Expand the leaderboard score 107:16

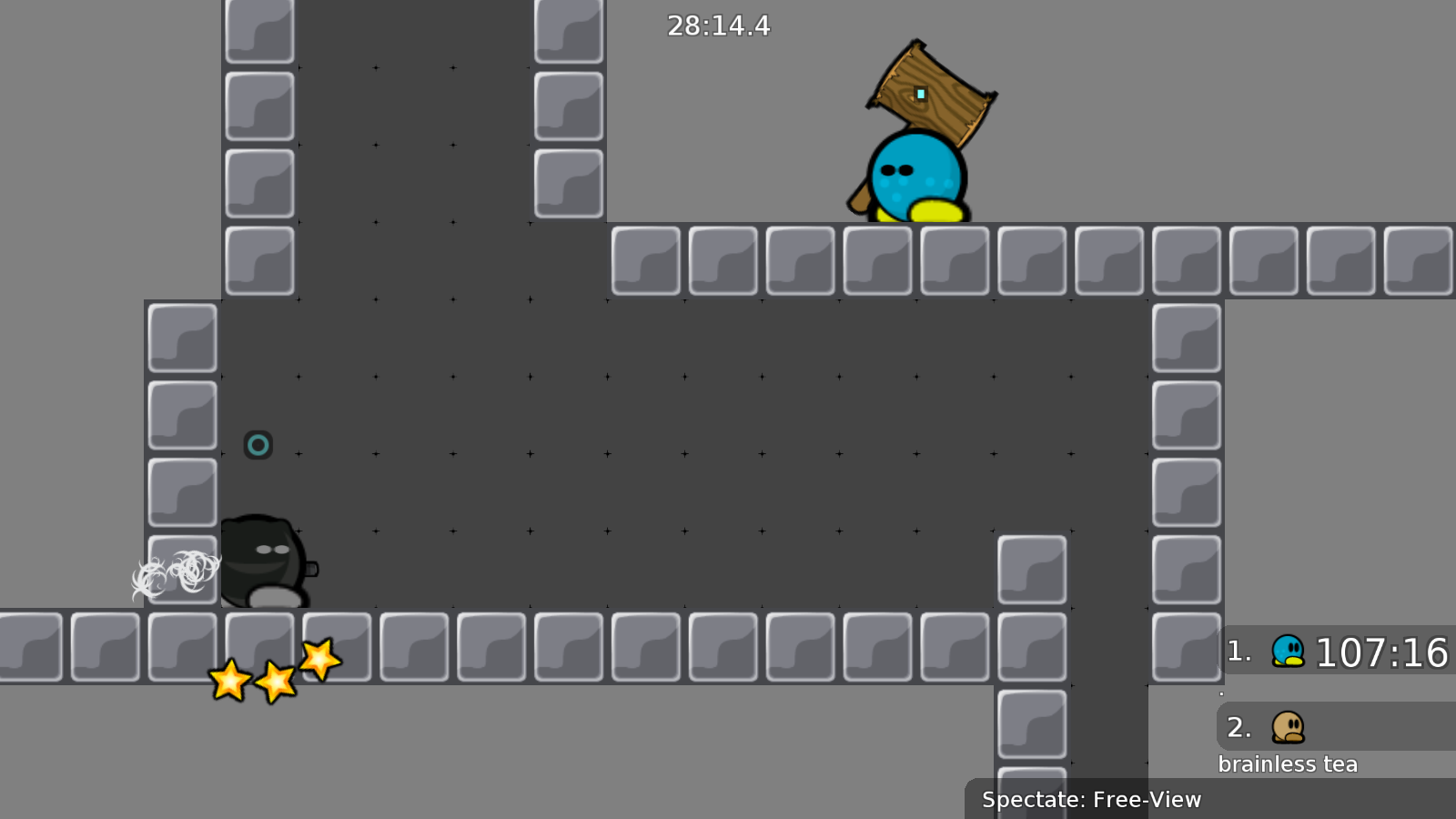point(1383,652)
